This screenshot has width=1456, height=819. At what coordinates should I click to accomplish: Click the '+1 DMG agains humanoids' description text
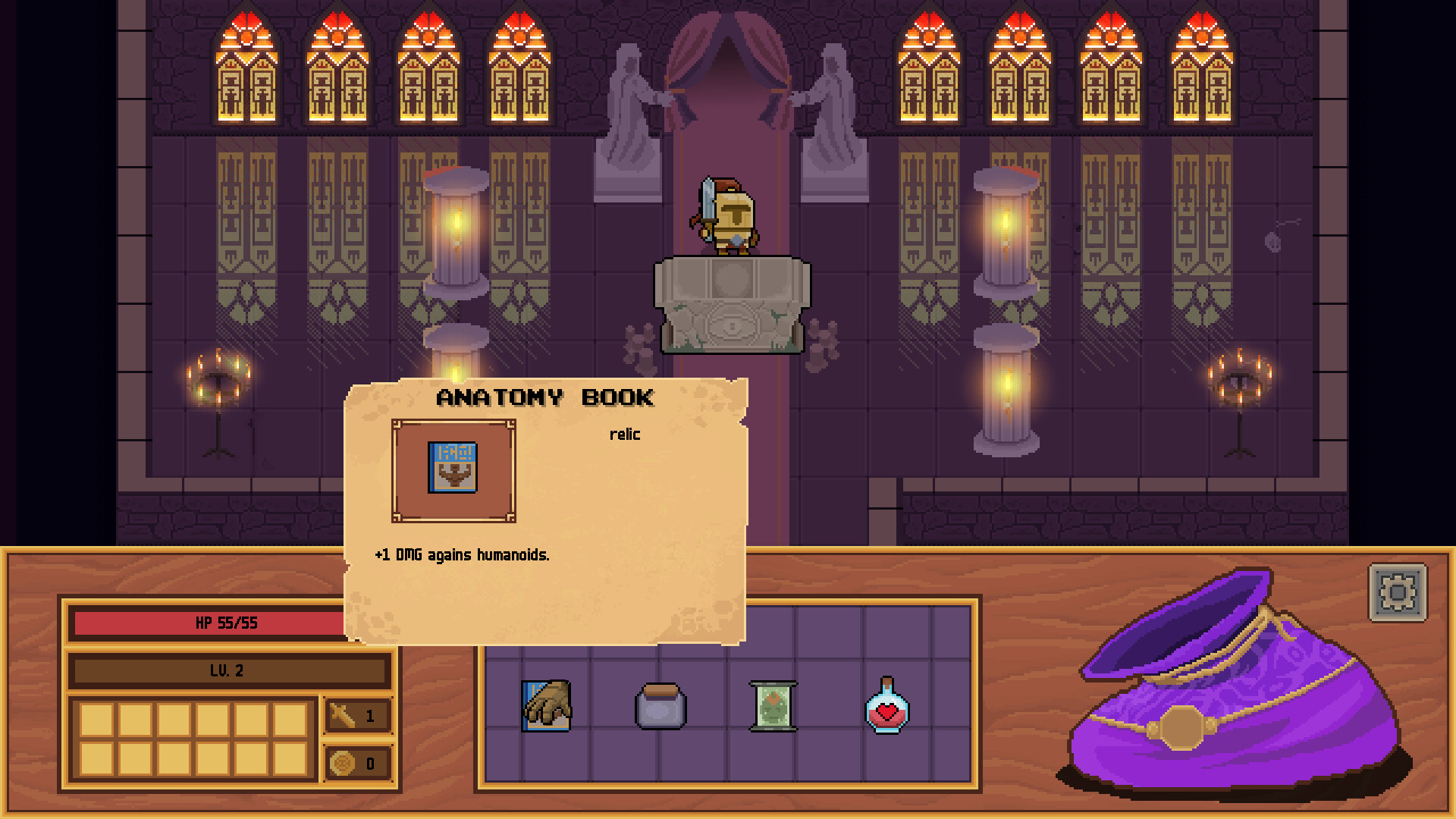coord(463,554)
